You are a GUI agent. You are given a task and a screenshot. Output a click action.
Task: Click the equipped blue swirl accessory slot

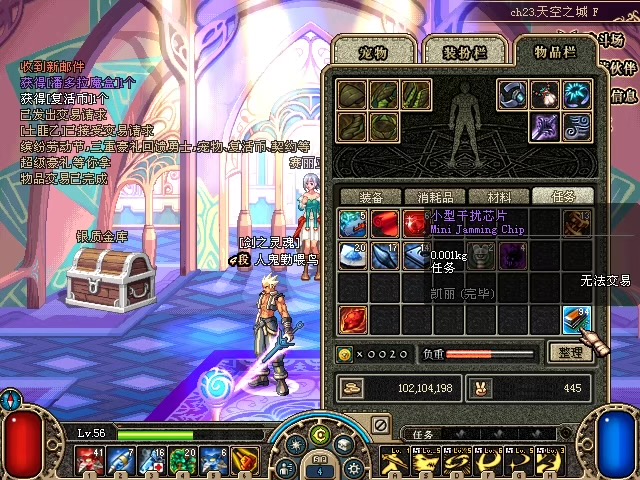tap(576, 127)
